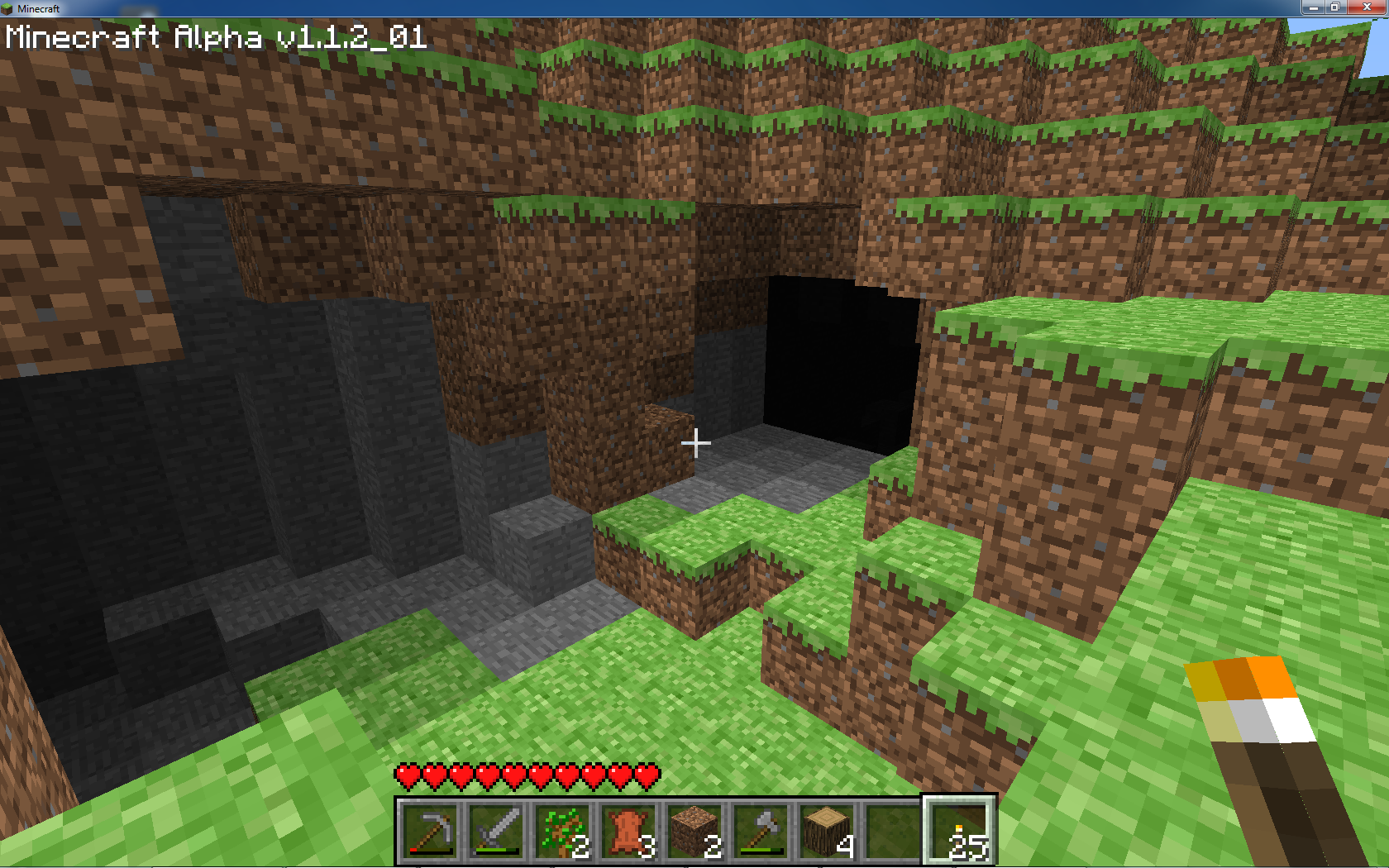
Task: Click the crosshair at screen center
Action: tap(696, 444)
